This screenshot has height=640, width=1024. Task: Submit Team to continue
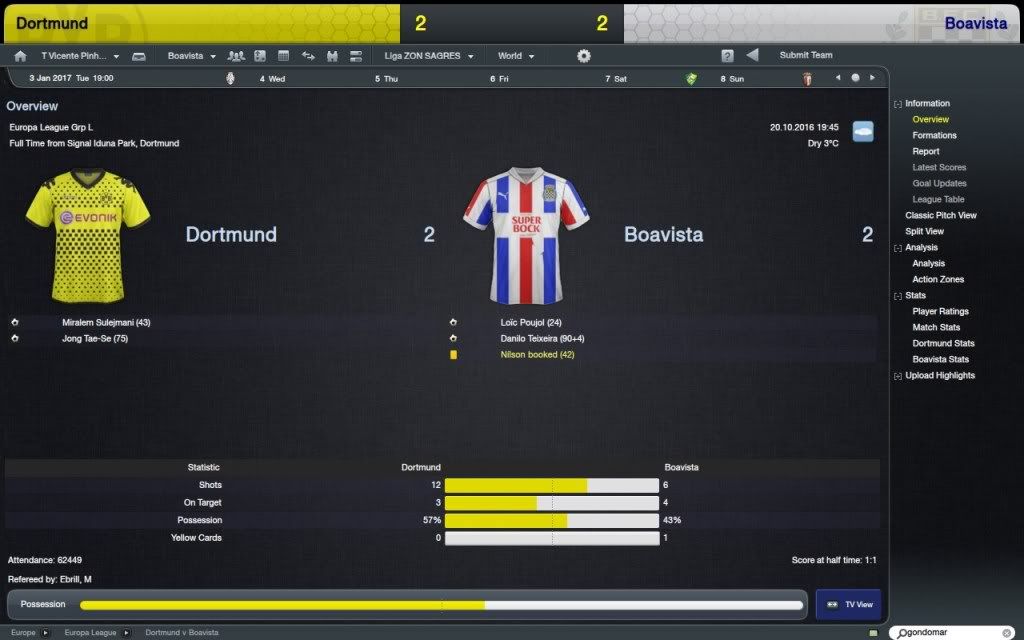pos(805,55)
